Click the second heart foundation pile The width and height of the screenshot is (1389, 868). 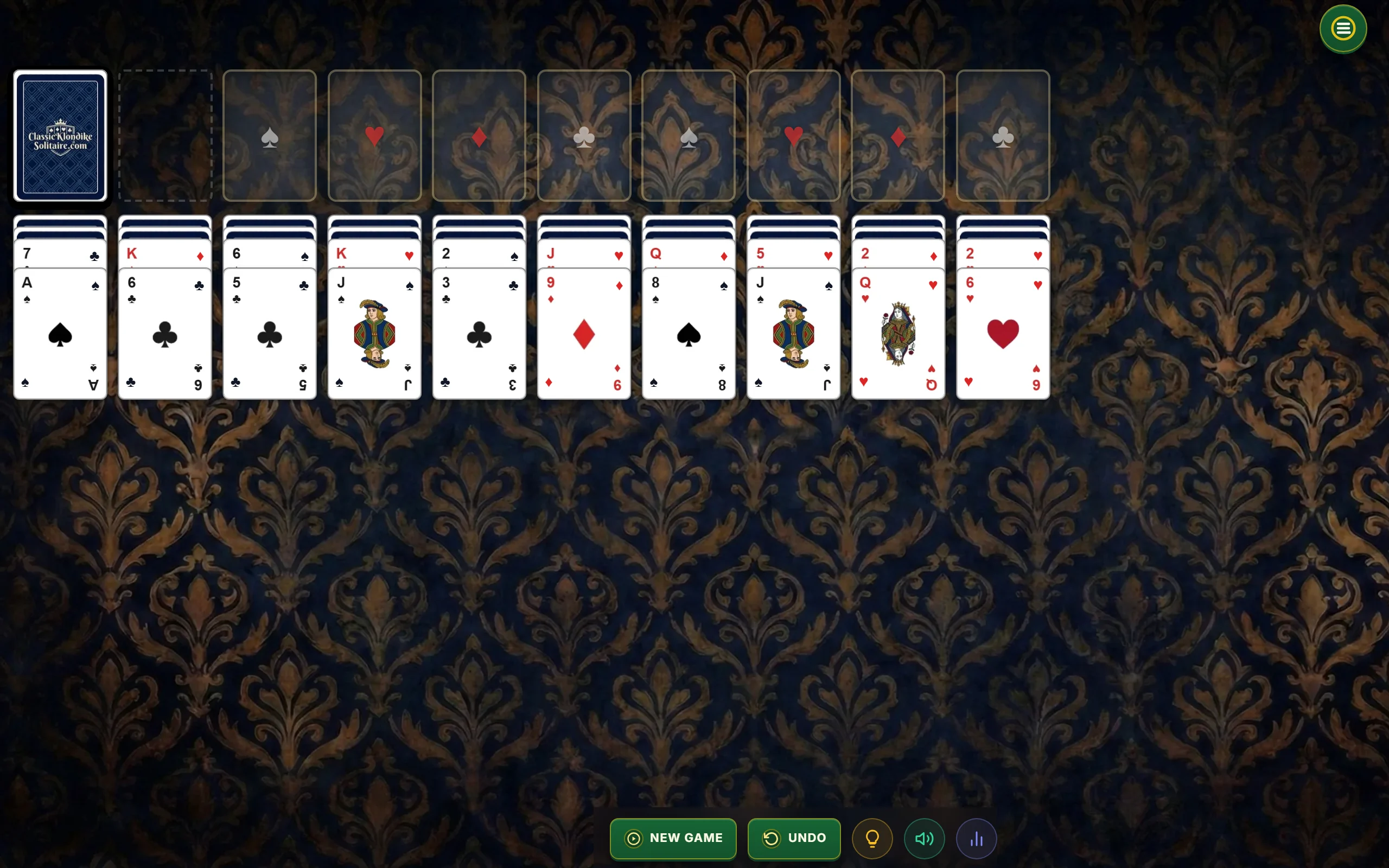(x=793, y=136)
